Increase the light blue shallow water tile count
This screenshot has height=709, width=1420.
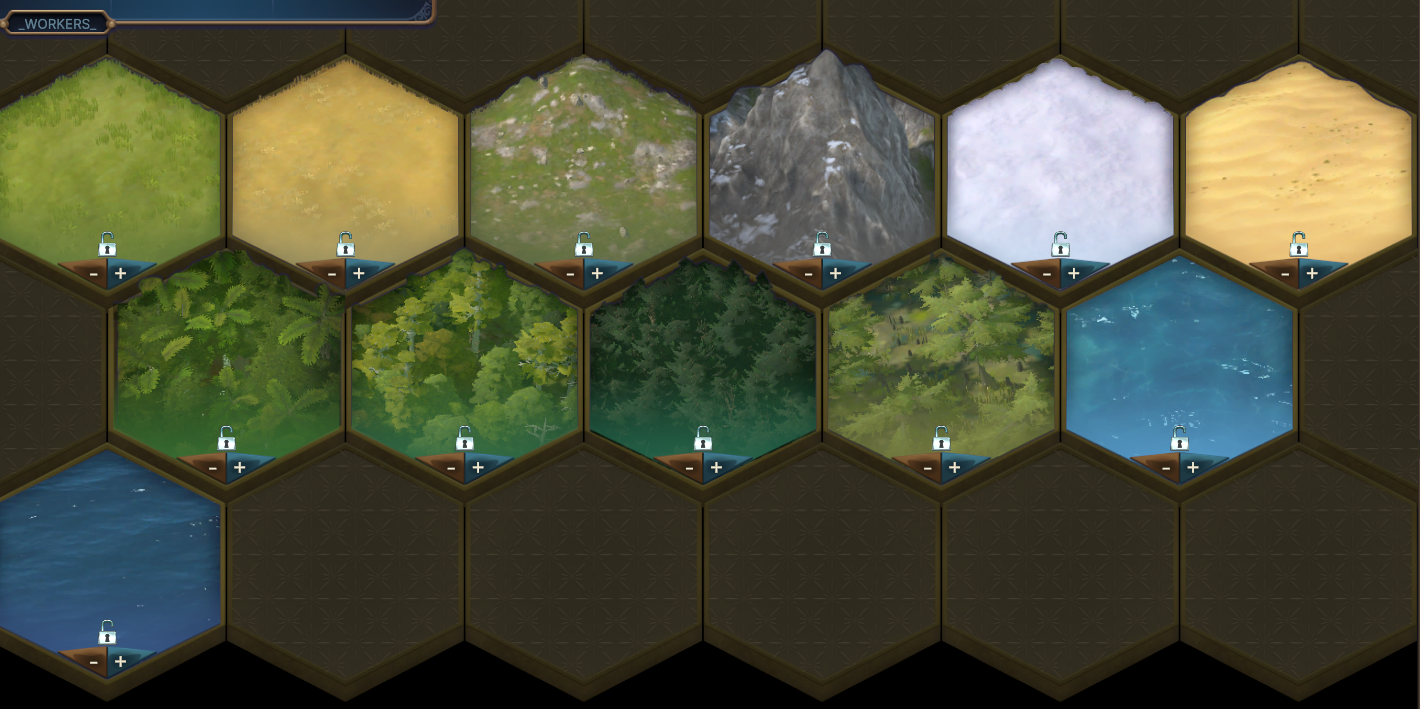click(x=1193, y=467)
